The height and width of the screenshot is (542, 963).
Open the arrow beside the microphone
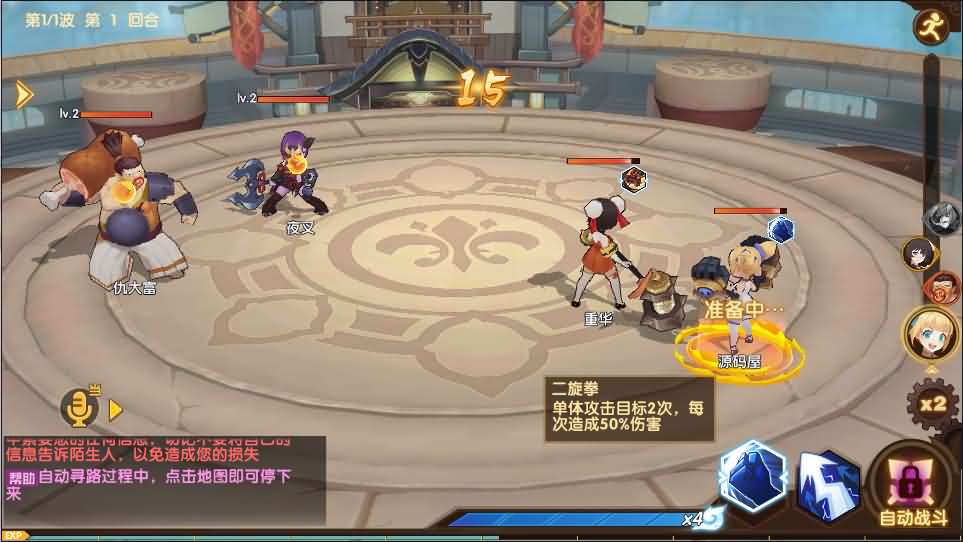115,409
